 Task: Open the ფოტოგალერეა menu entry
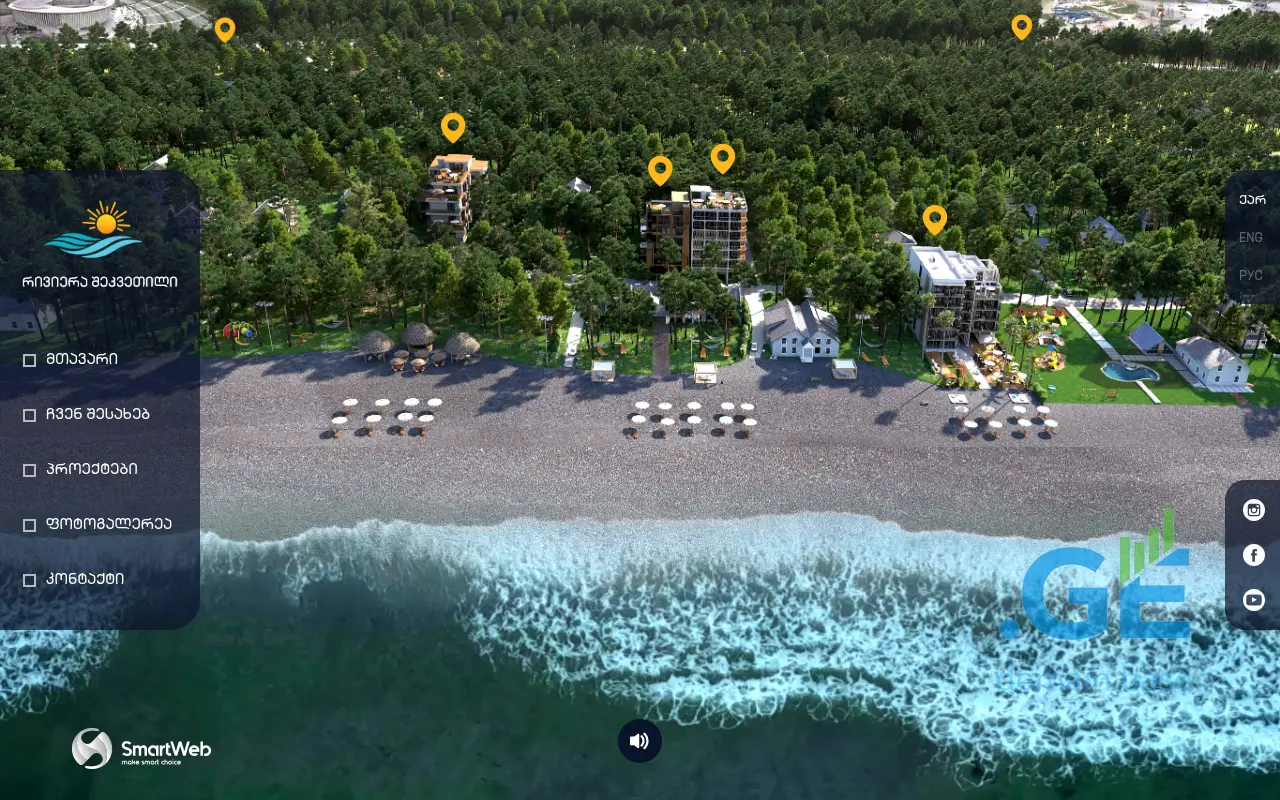[108, 524]
